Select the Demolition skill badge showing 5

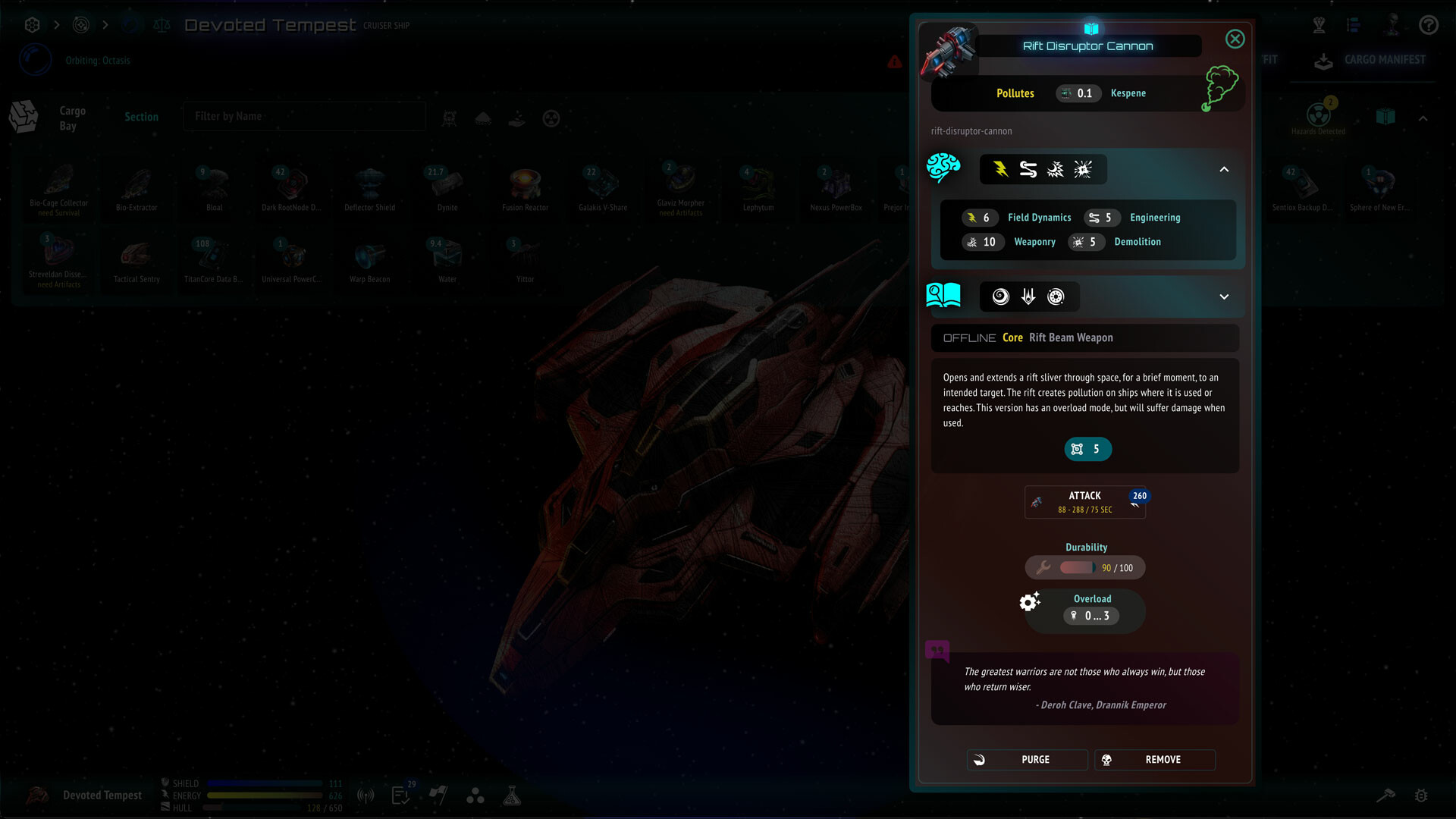1087,242
